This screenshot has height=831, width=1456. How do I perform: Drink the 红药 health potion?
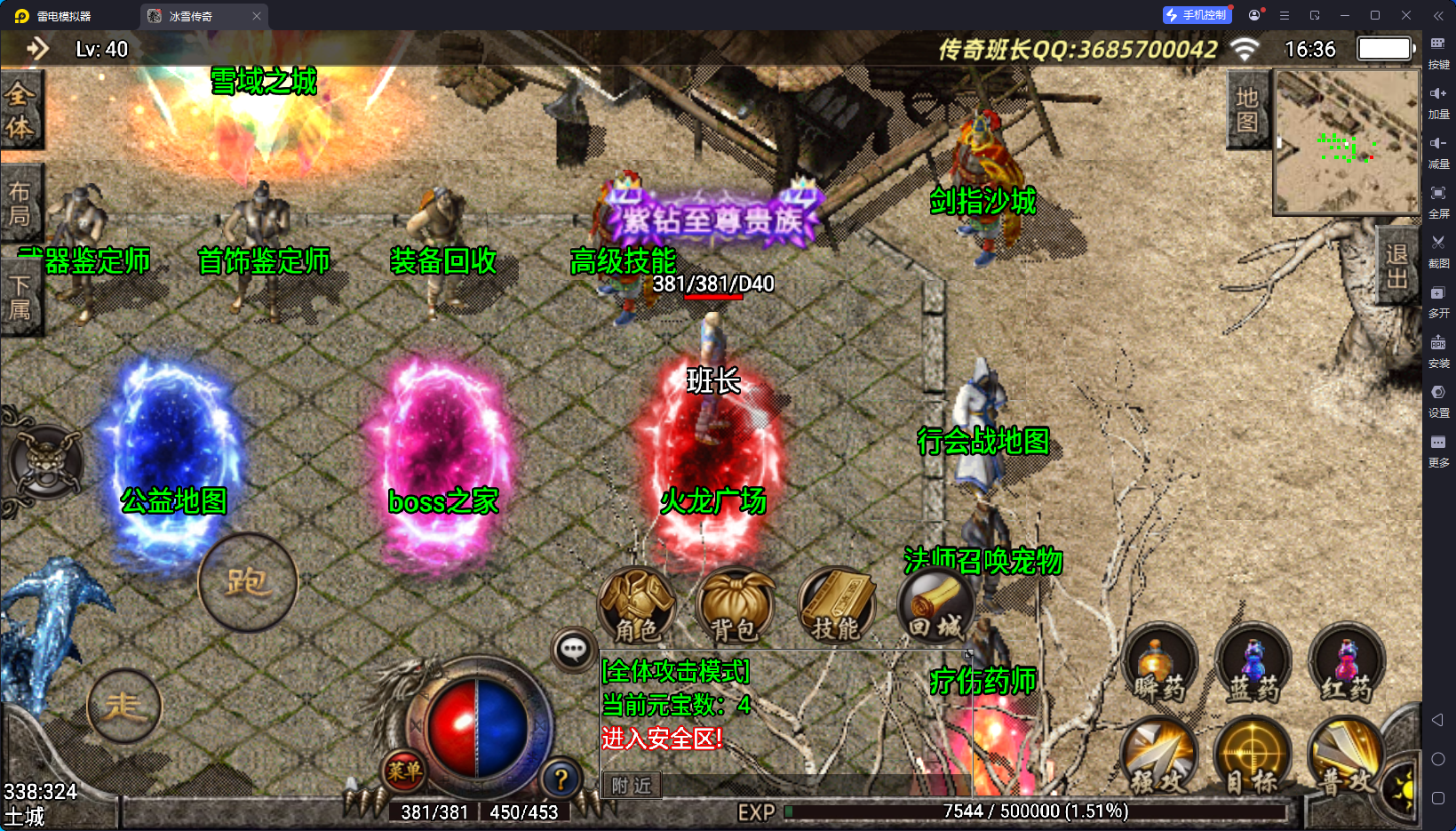(1347, 665)
